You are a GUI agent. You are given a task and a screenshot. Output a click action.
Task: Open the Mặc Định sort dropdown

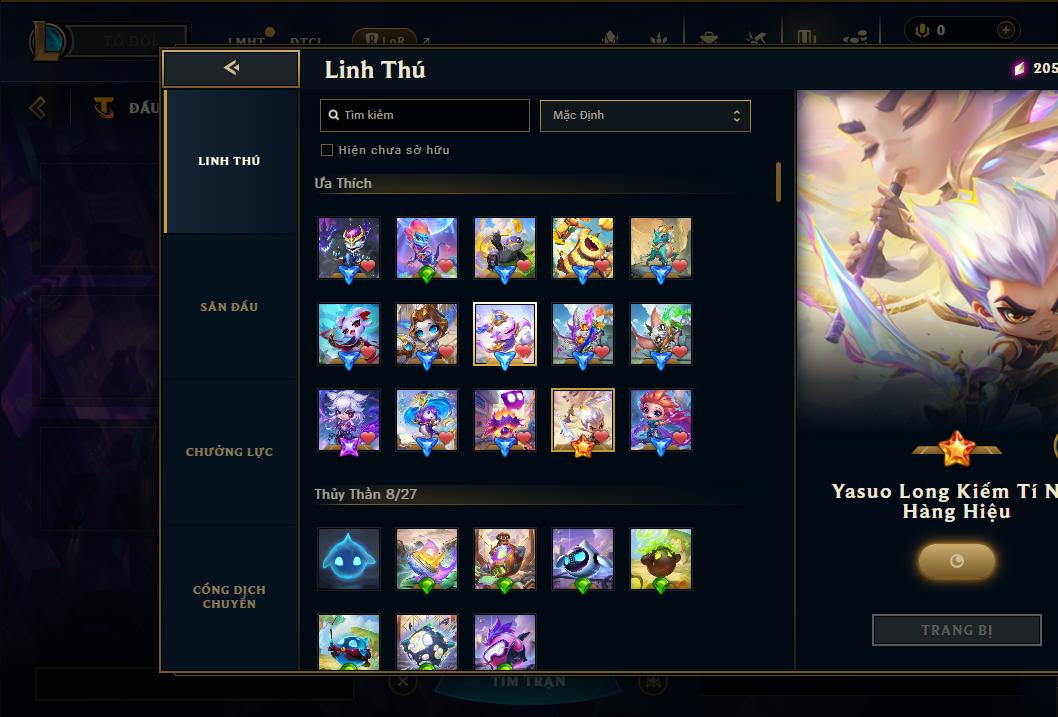(x=645, y=115)
